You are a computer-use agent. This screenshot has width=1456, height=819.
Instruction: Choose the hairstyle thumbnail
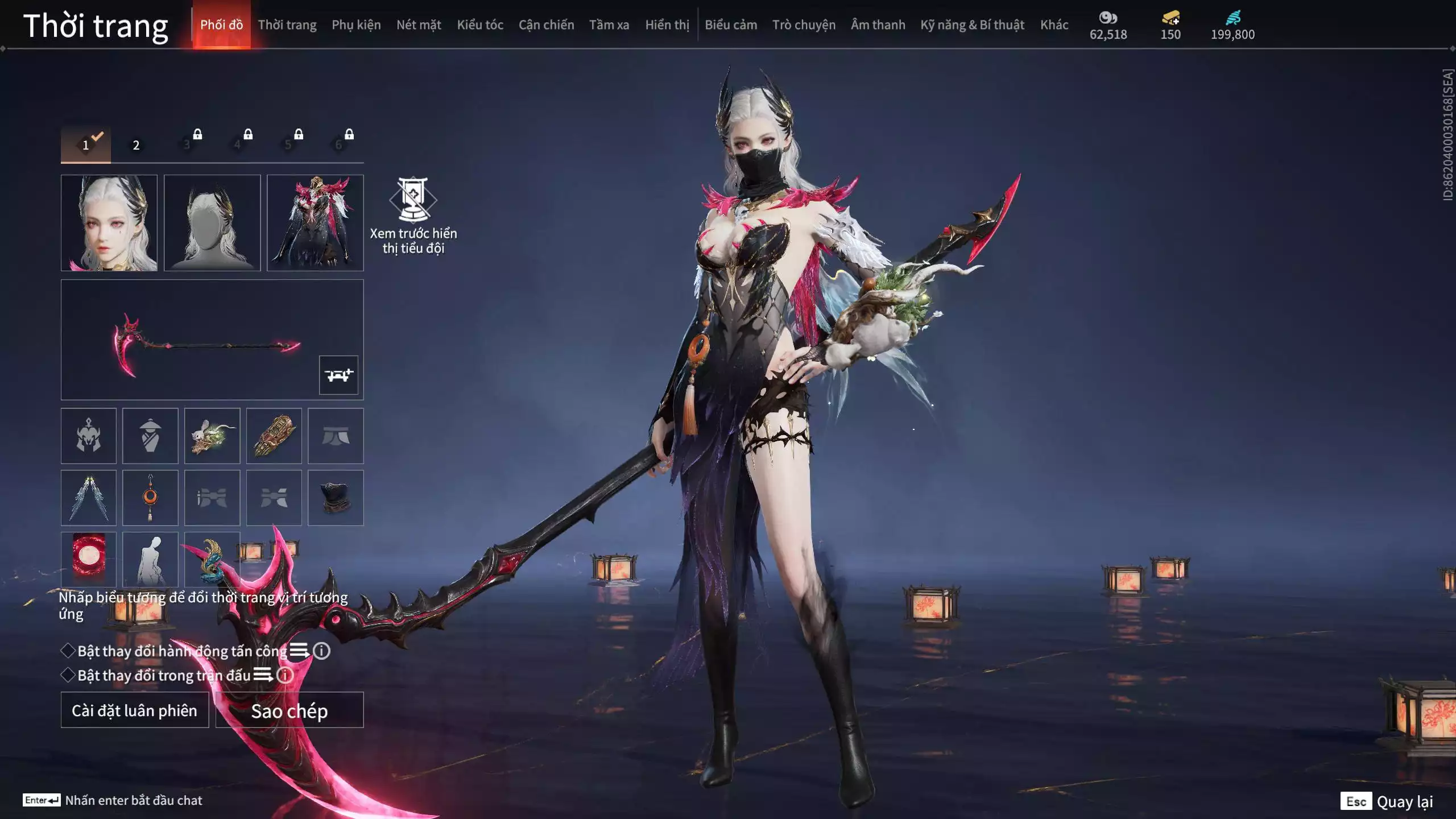click(212, 222)
